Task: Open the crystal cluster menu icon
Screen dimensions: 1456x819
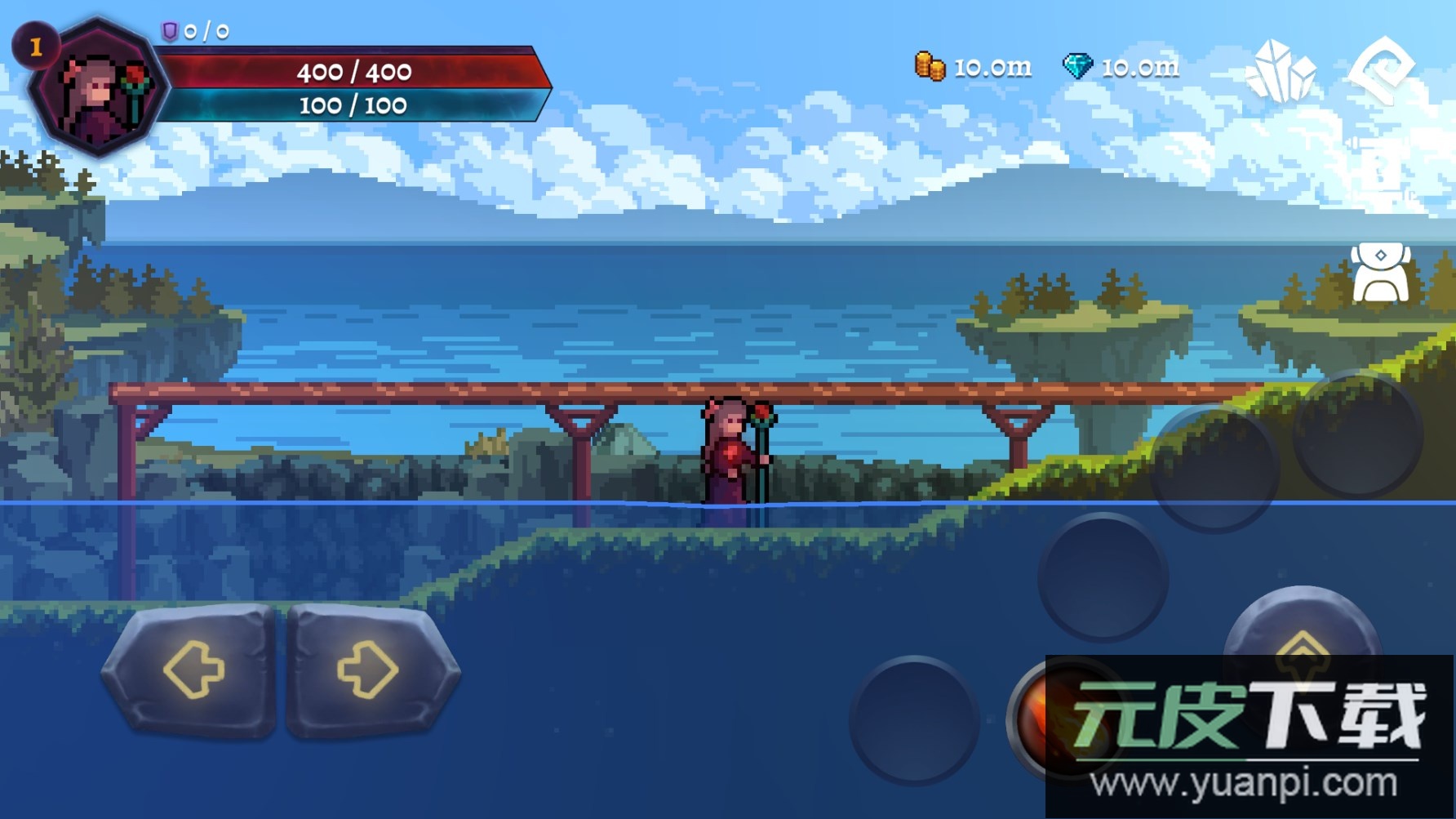Action: click(x=1281, y=70)
